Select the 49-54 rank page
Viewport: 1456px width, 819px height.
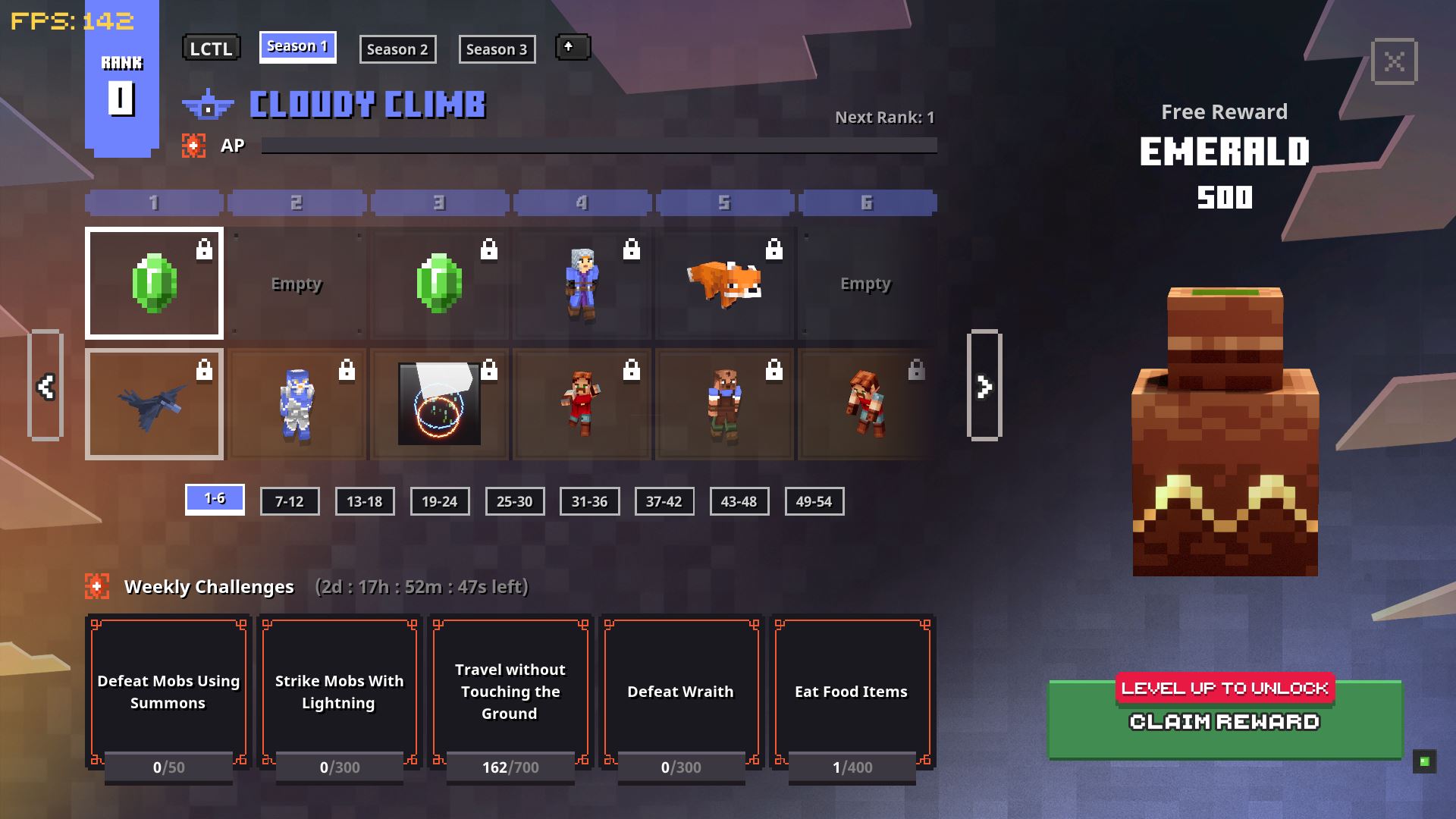(x=814, y=500)
